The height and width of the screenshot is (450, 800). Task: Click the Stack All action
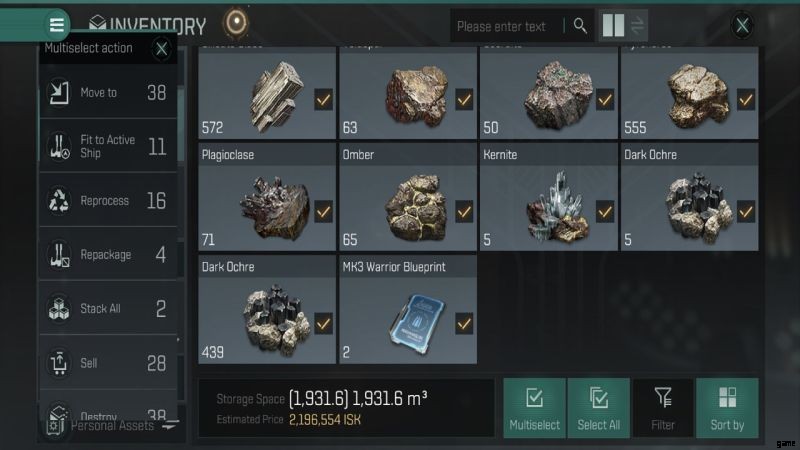point(108,309)
